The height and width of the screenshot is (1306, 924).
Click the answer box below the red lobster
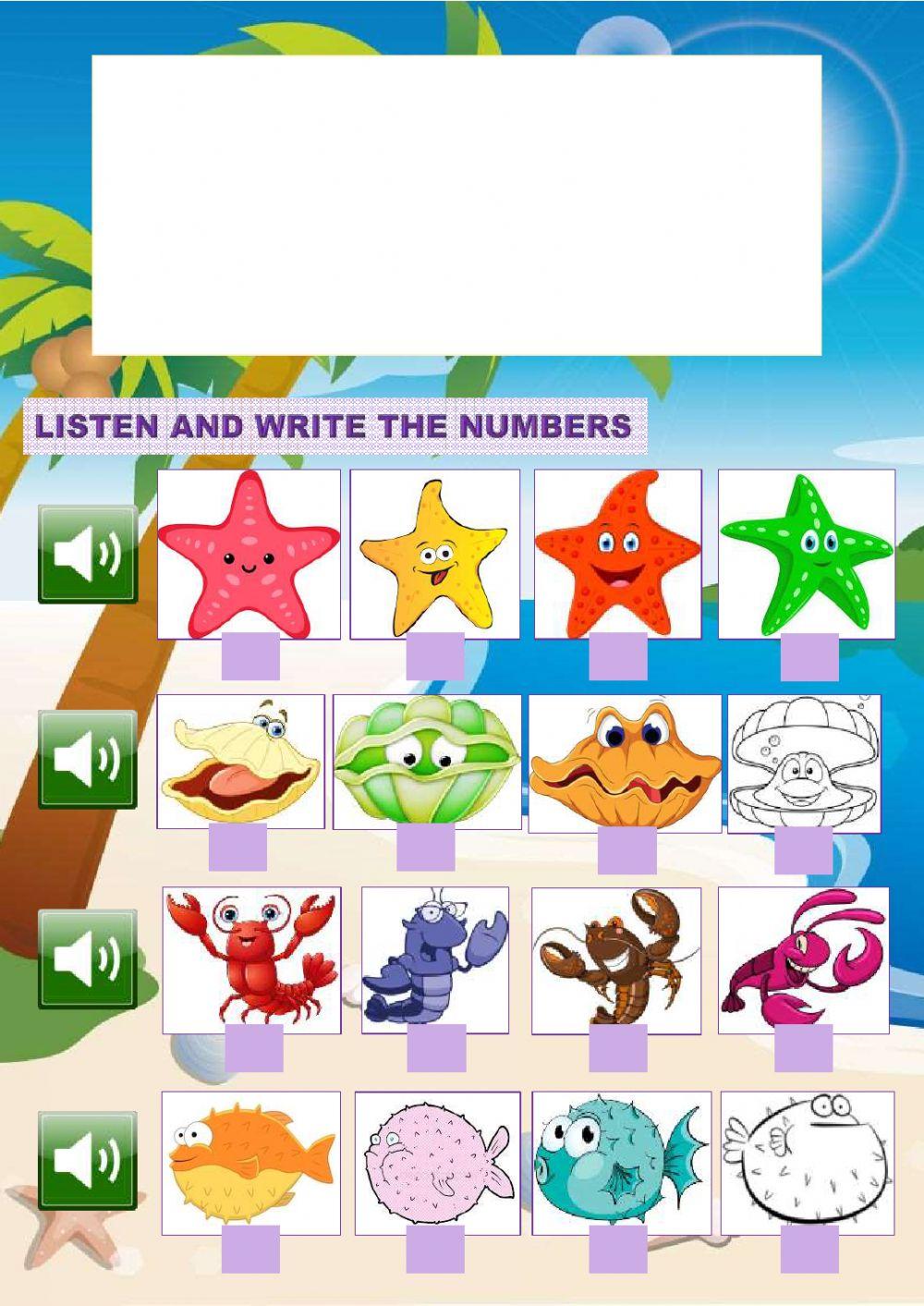pos(253,1048)
